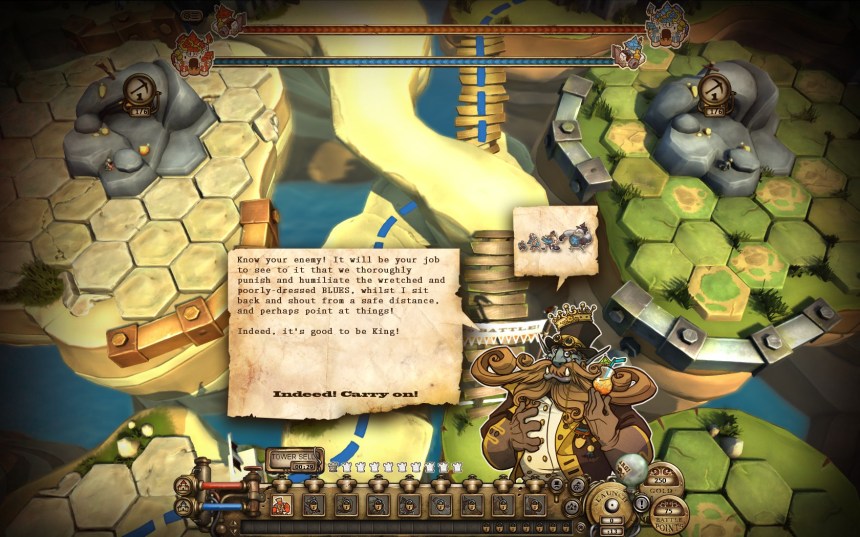Image resolution: width=860 pixels, height=537 pixels.
Task: View the enemy Blues unit preview card
Action: pyautogui.click(x=554, y=240)
